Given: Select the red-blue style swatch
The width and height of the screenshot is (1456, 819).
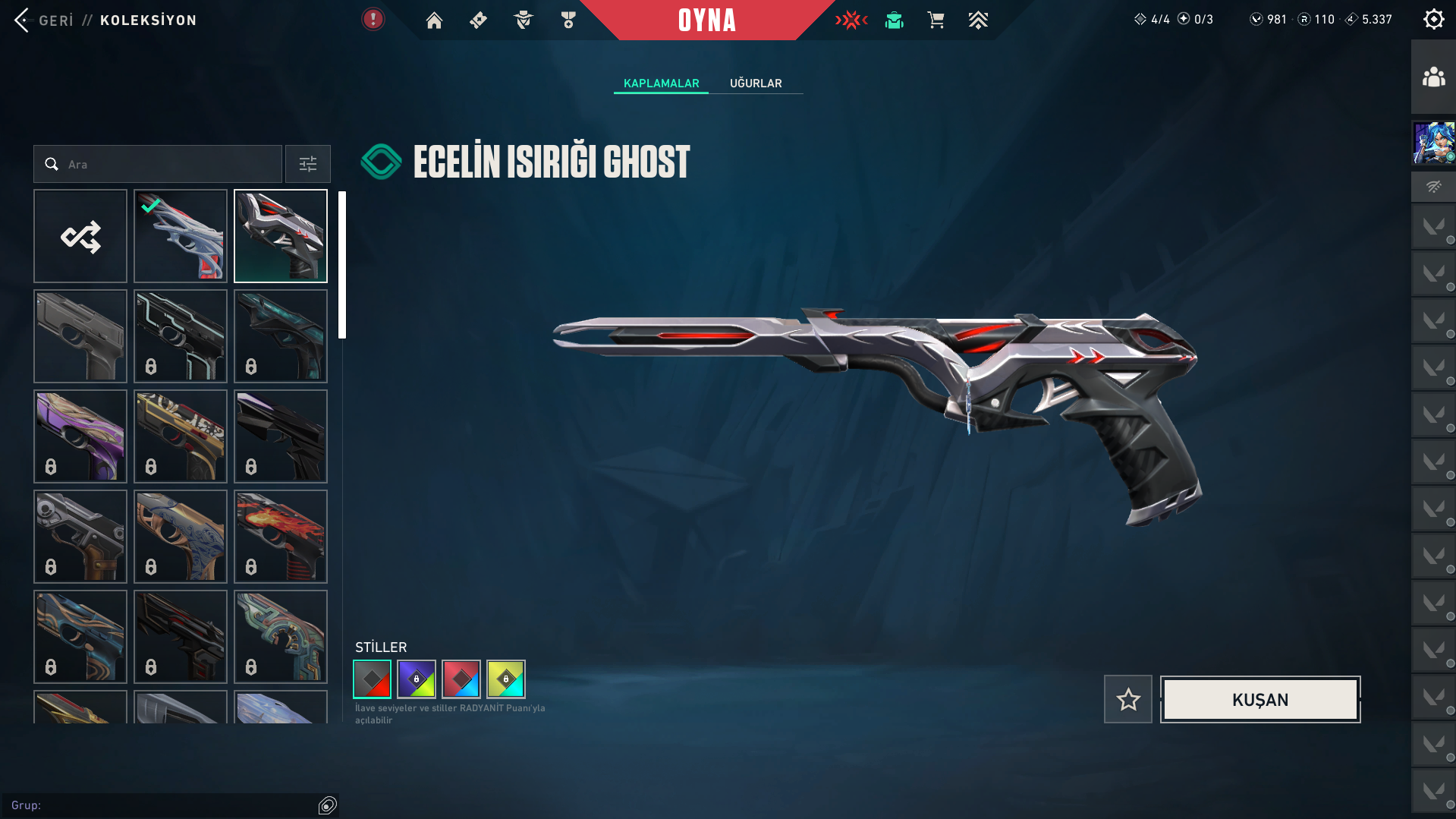Looking at the screenshot, I should pos(461,679).
